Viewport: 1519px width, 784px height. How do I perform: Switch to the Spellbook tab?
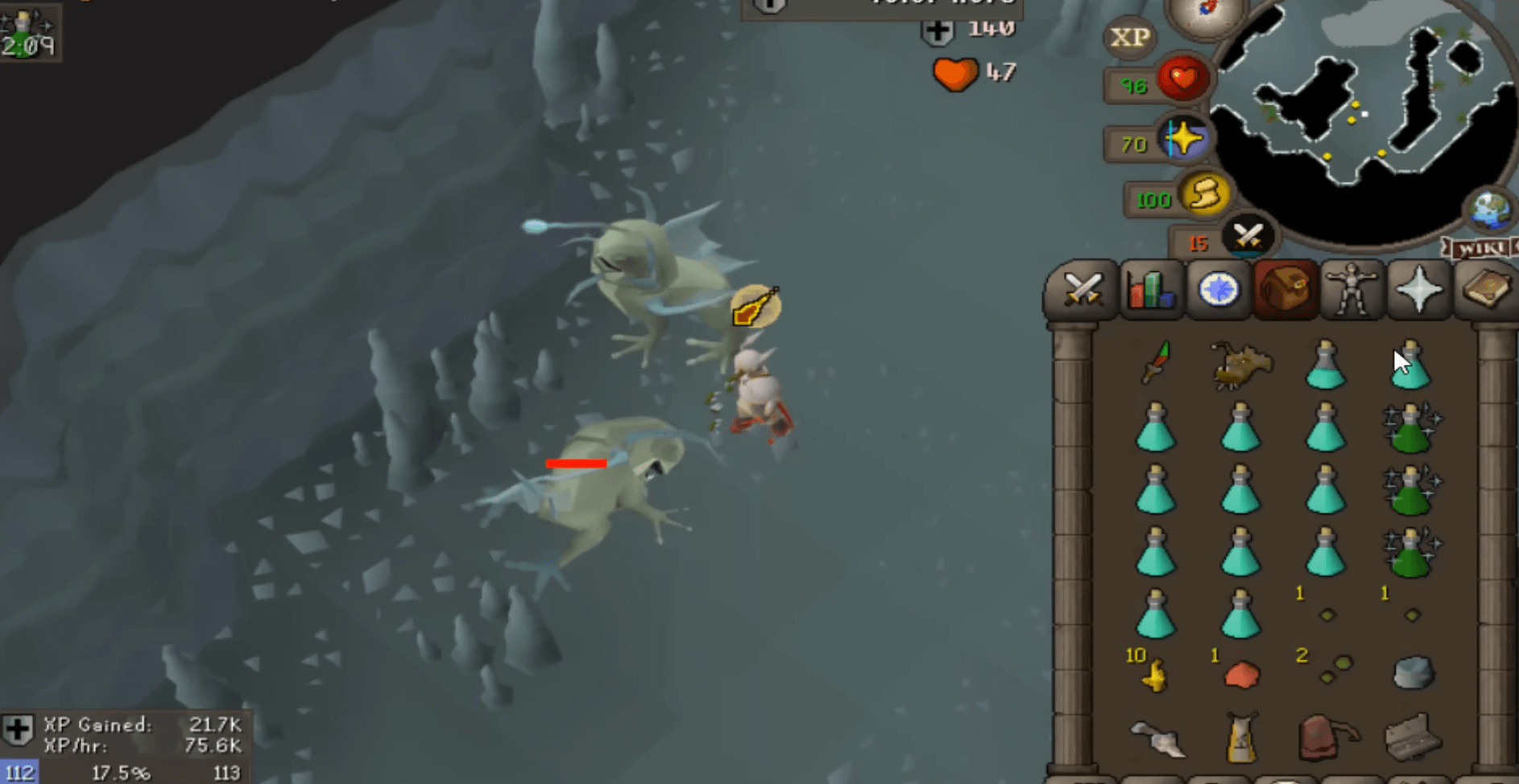tap(1486, 289)
